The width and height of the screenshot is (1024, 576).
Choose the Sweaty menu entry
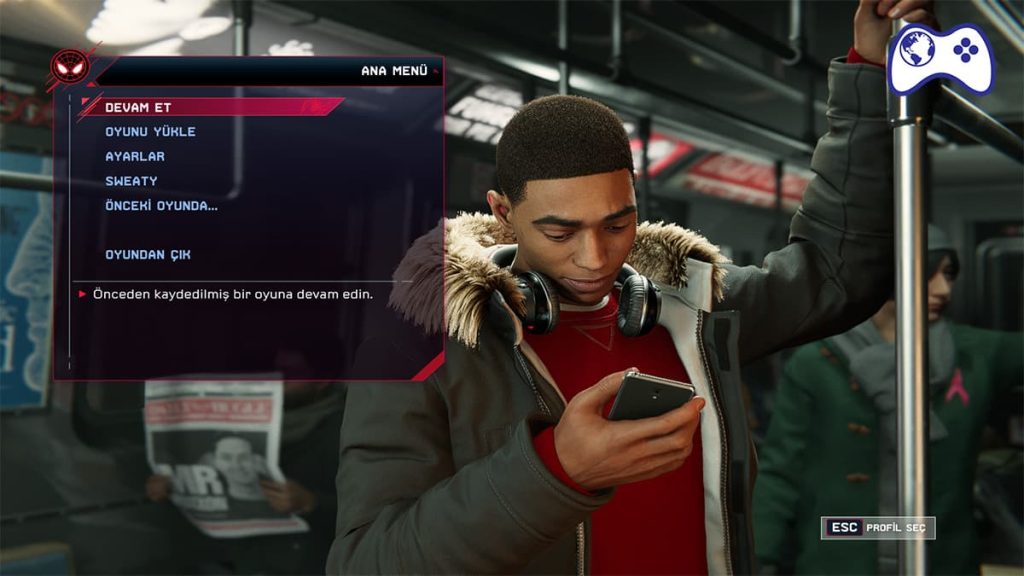pyautogui.click(x=131, y=181)
